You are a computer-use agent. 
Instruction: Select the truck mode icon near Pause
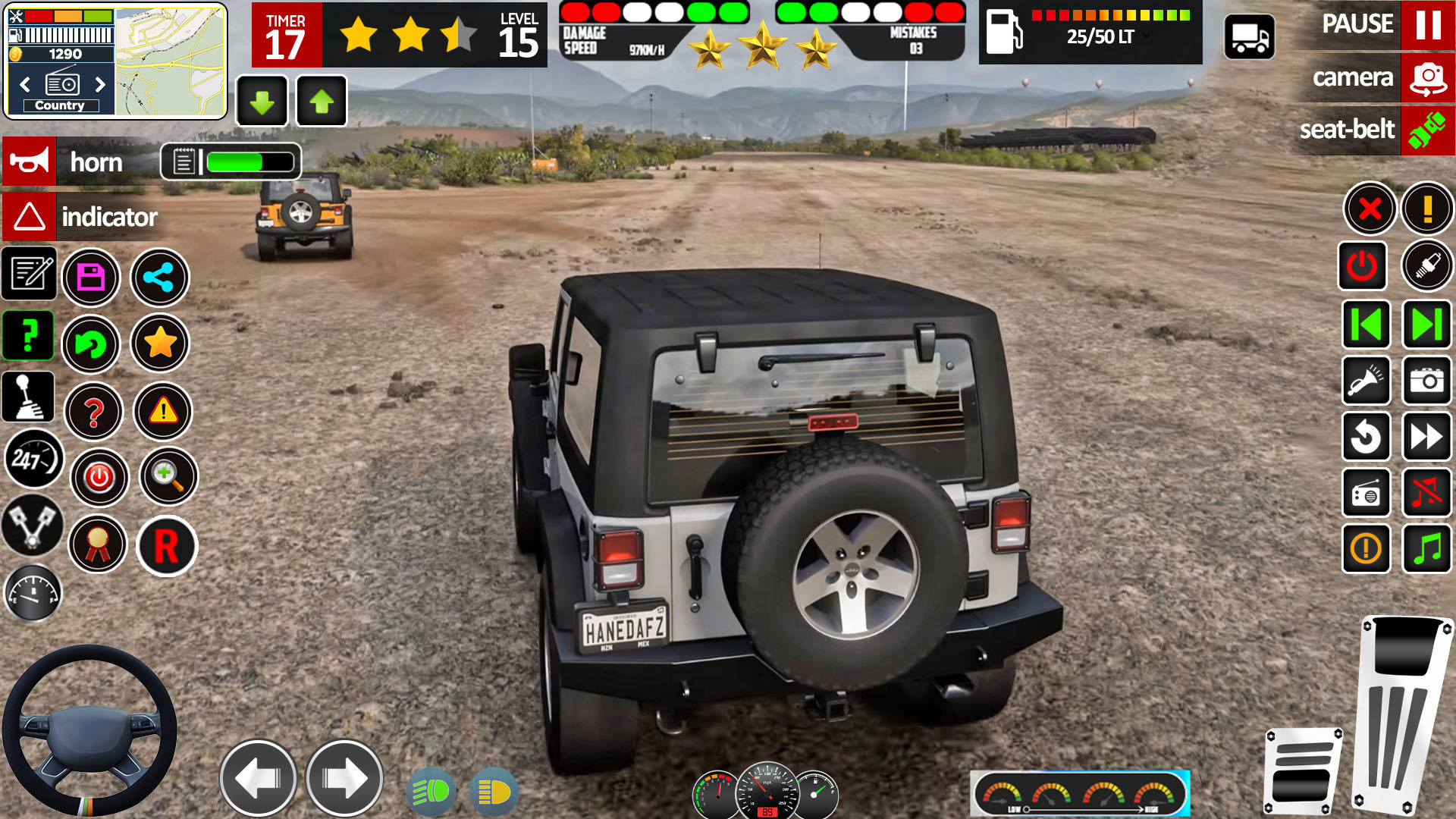(x=1249, y=36)
